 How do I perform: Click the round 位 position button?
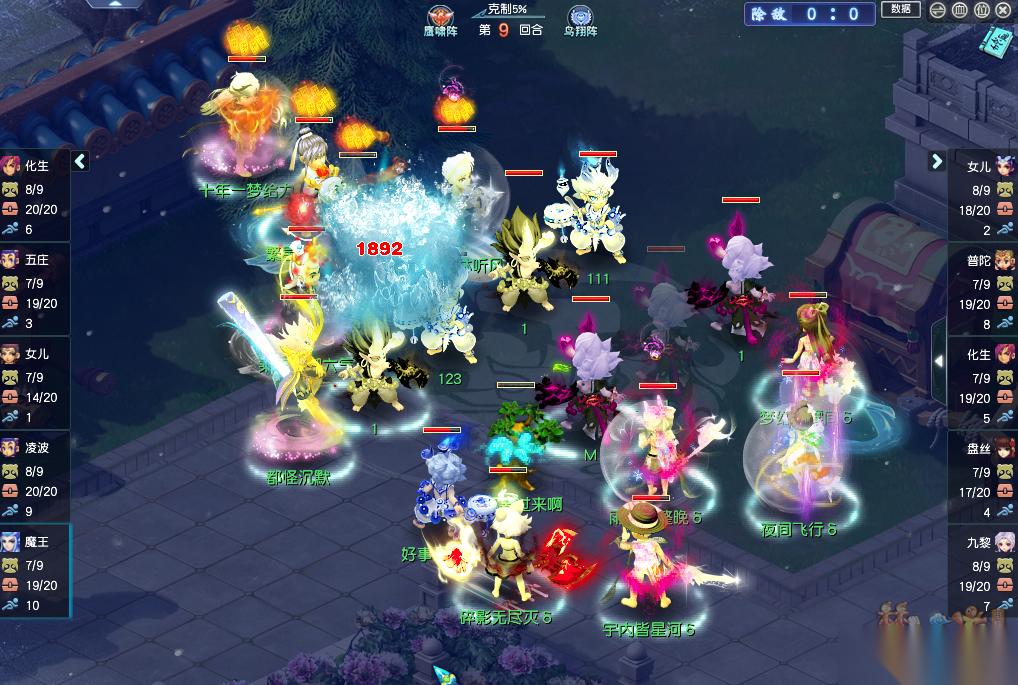981,11
